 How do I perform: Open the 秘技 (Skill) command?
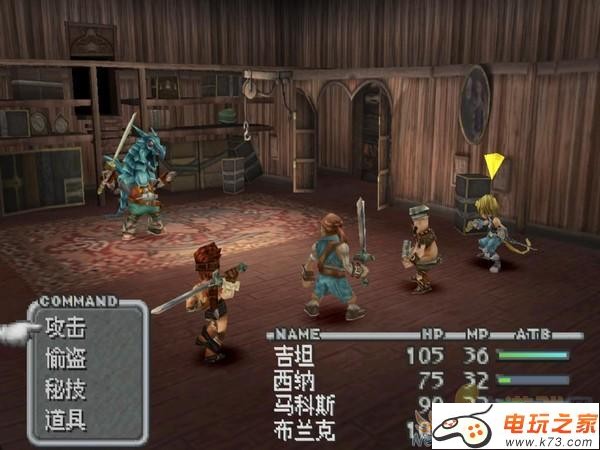(66, 388)
